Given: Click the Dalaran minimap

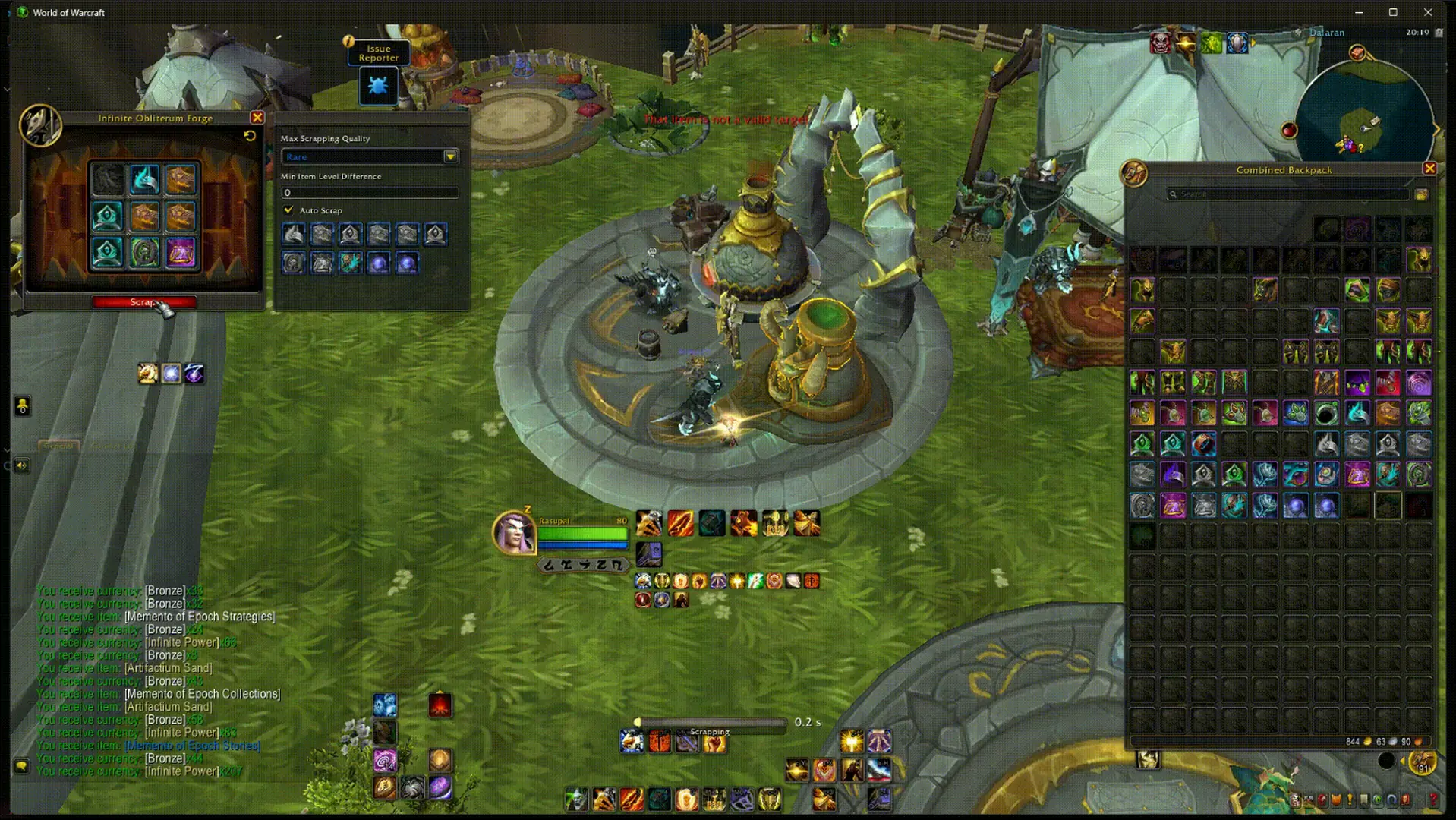Looking at the screenshot, I should tap(1363, 114).
